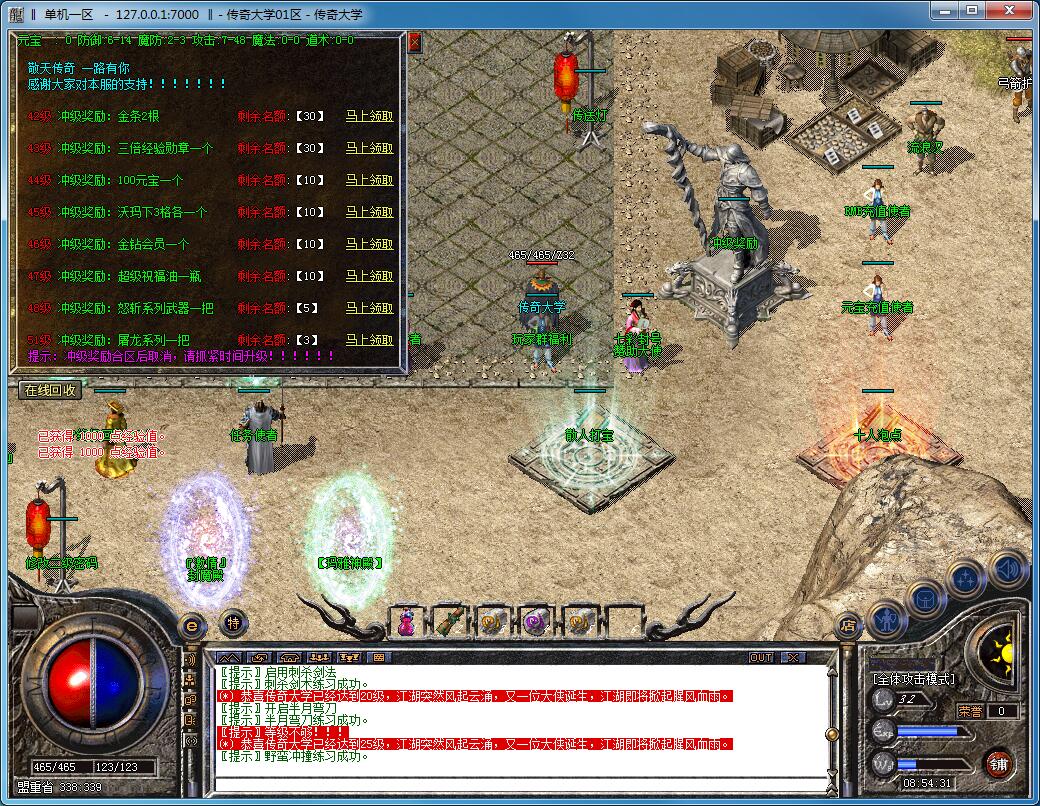Claim the level 44 100-yuanbao reward

(369, 180)
